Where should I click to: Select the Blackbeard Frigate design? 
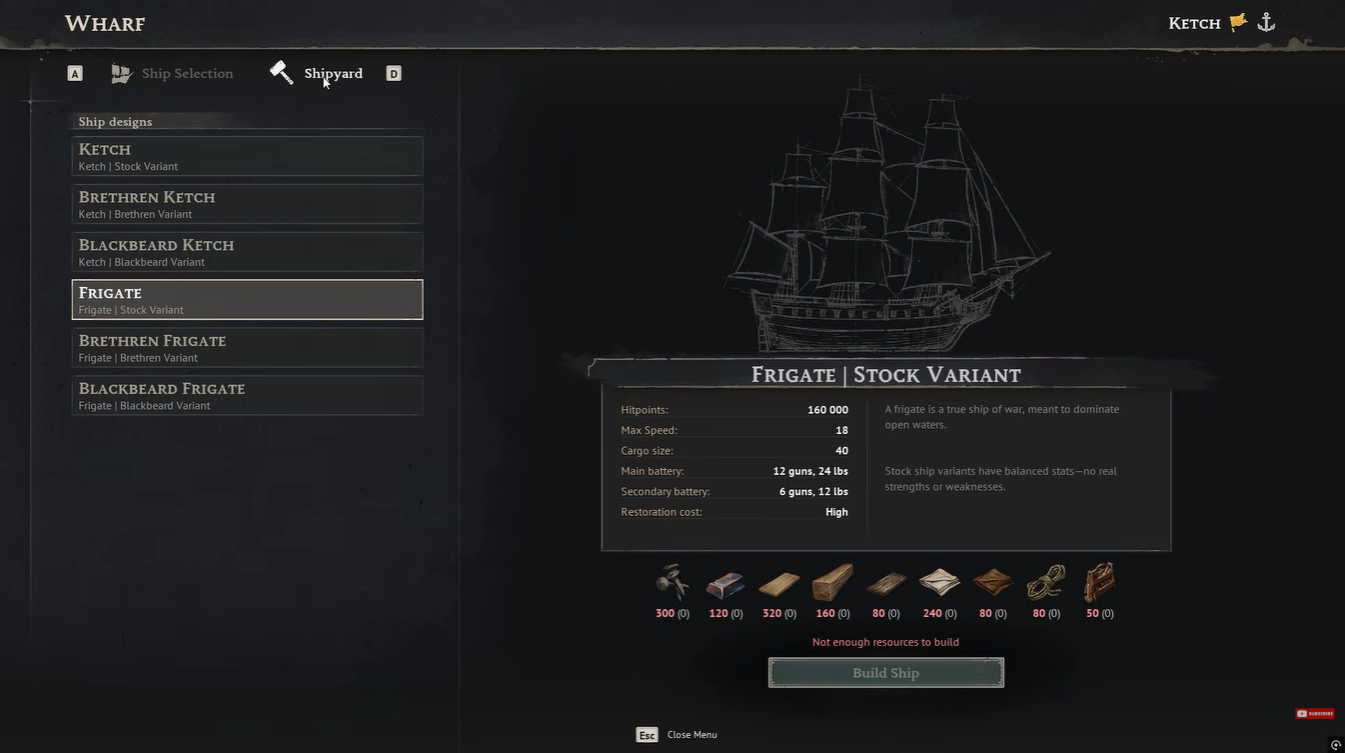point(247,396)
